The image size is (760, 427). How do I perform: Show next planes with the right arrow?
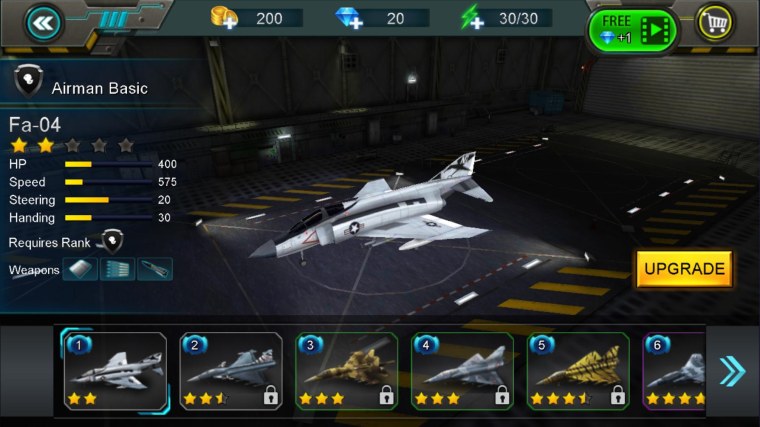[x=732, y=372]
